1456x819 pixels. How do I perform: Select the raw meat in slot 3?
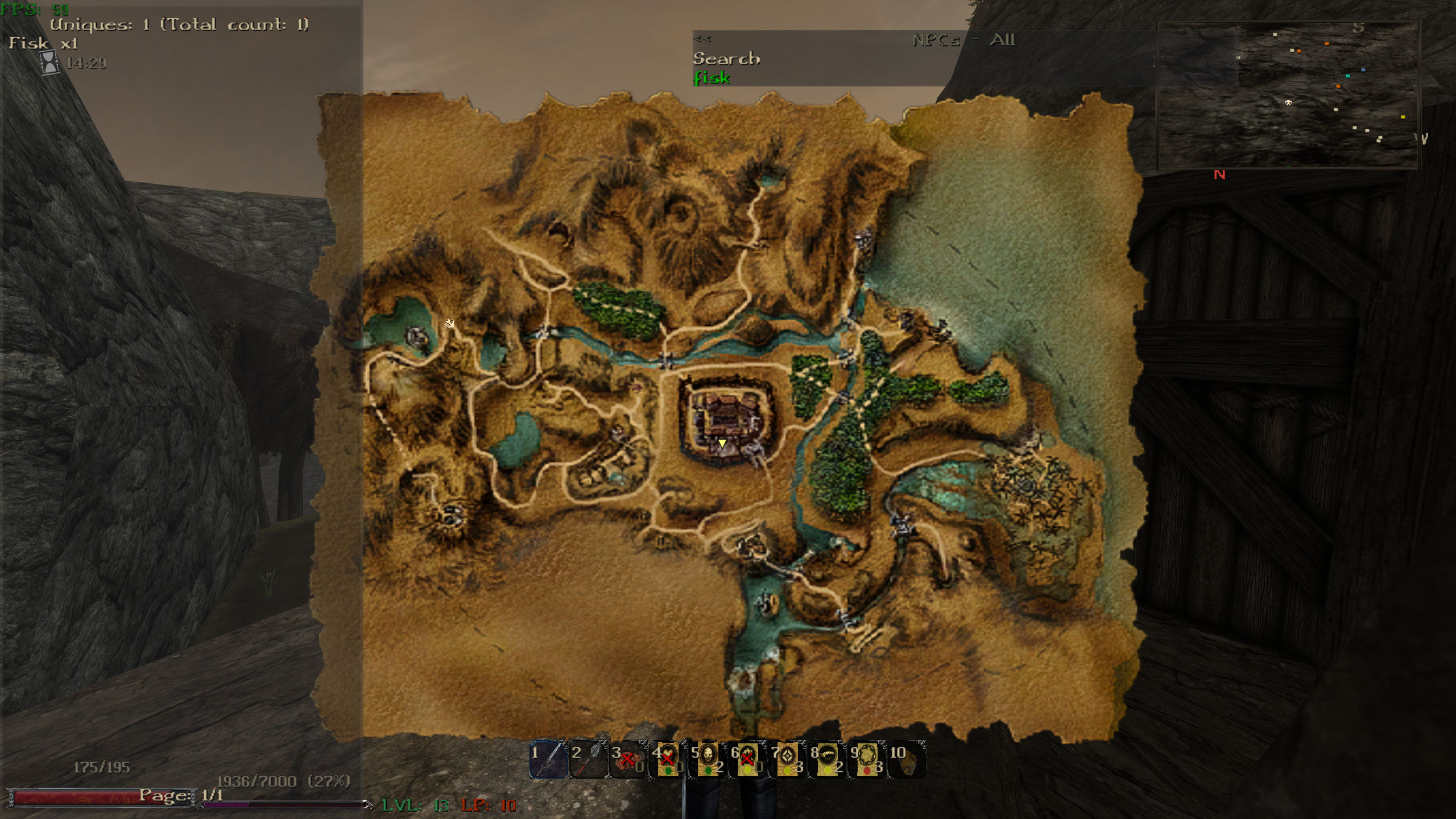[x=628, y=760]
